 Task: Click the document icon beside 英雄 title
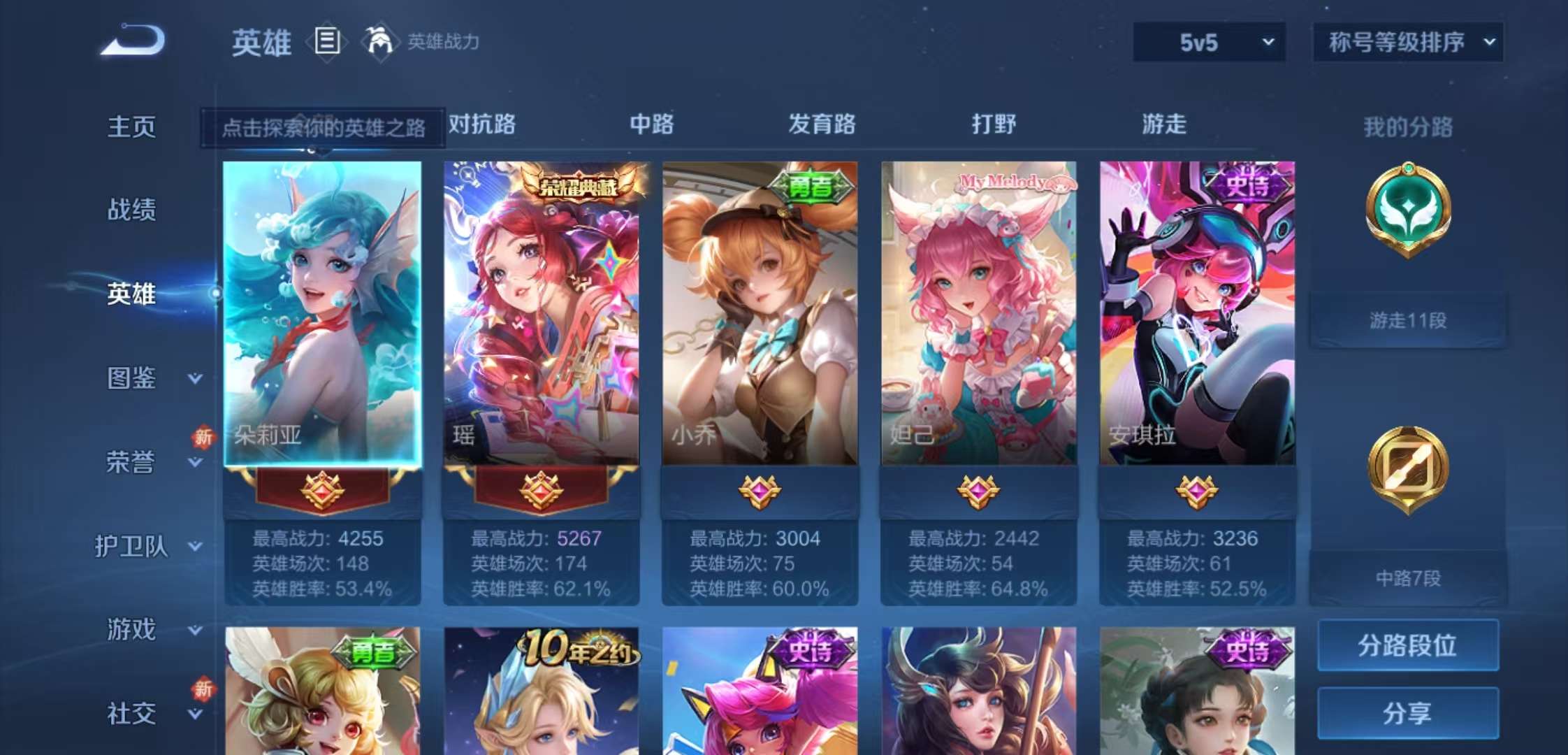pyautogui.click(x=325, y=42)
